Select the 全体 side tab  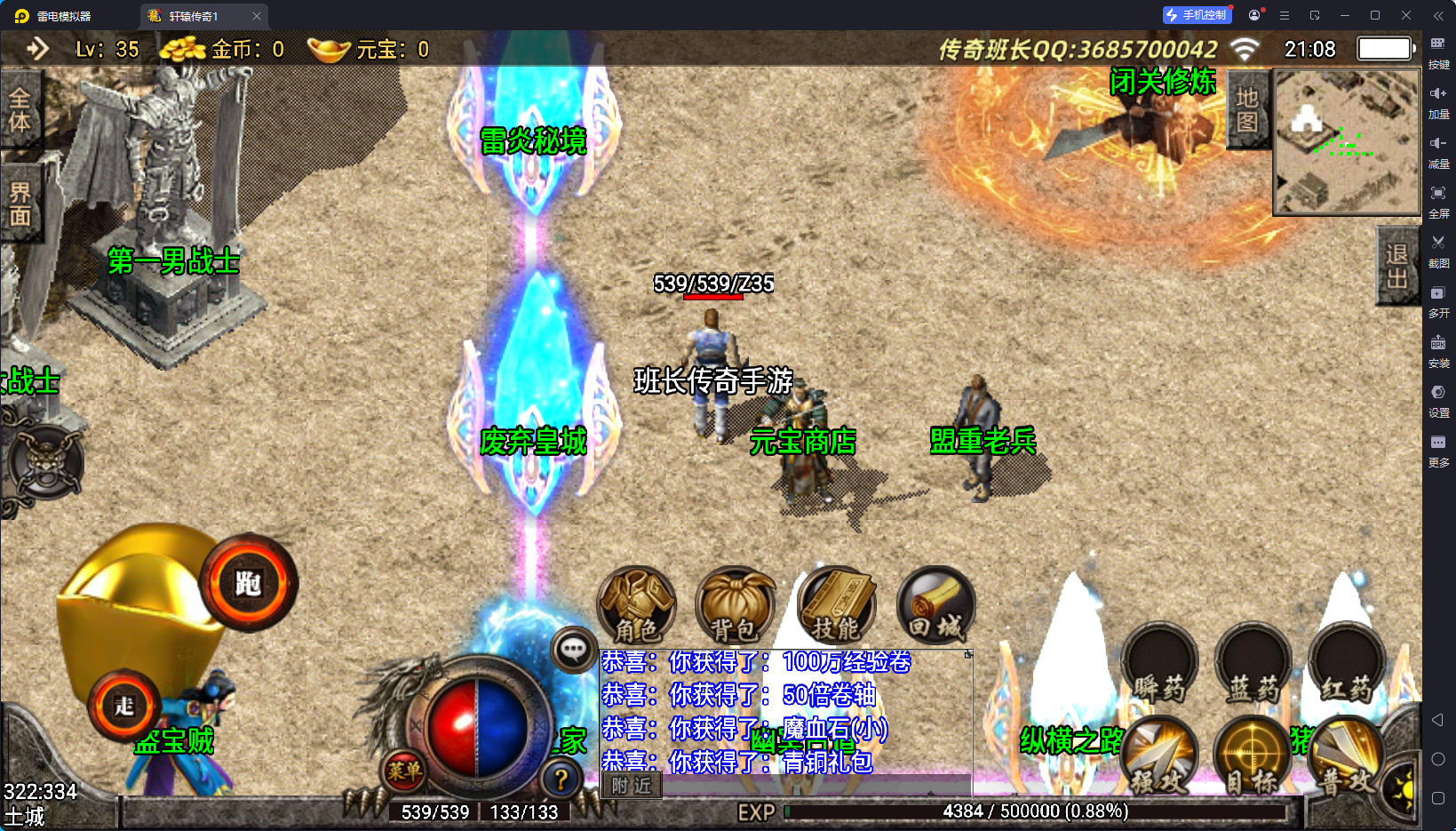point(20,110)
